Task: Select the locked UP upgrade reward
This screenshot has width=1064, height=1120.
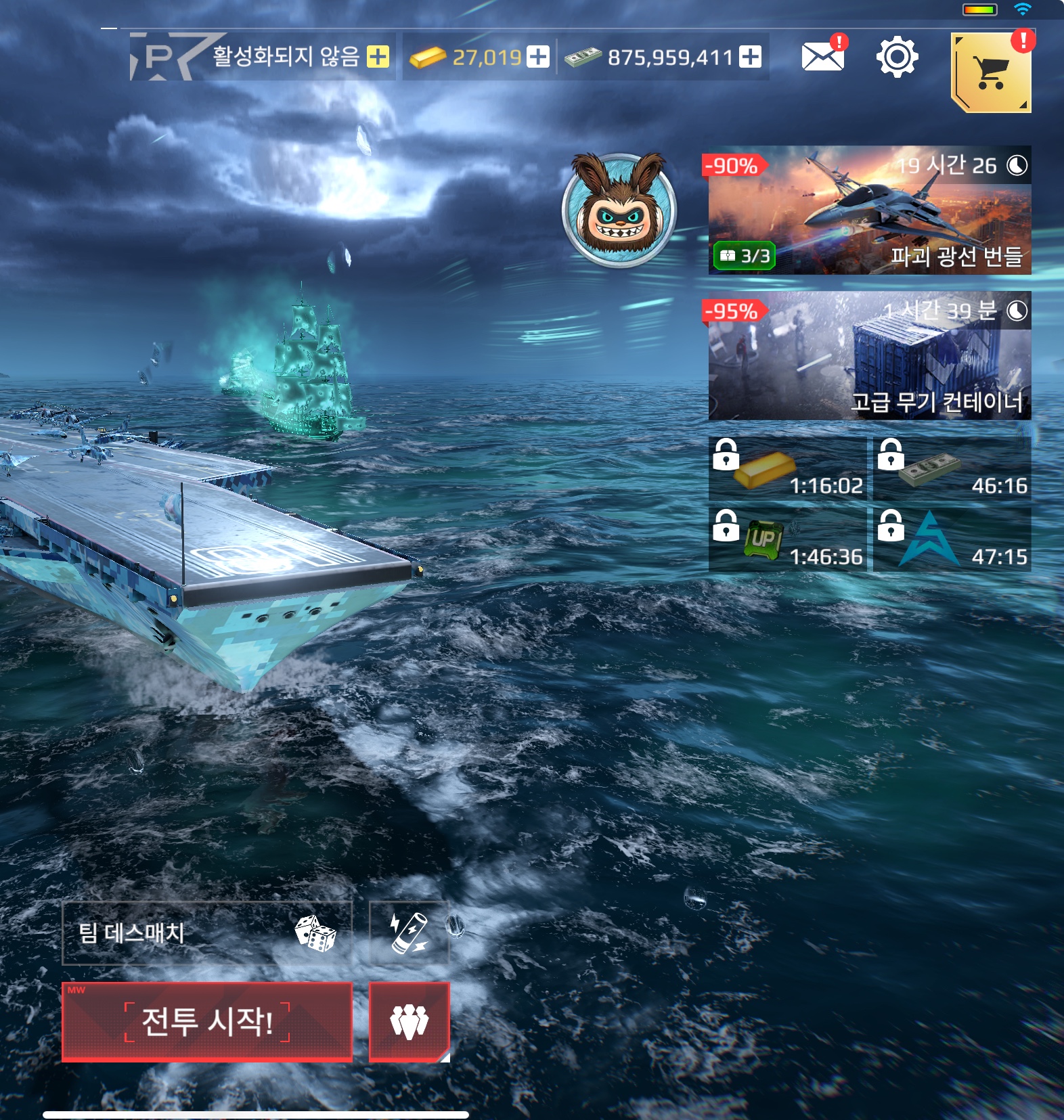Action: [787, 540]
